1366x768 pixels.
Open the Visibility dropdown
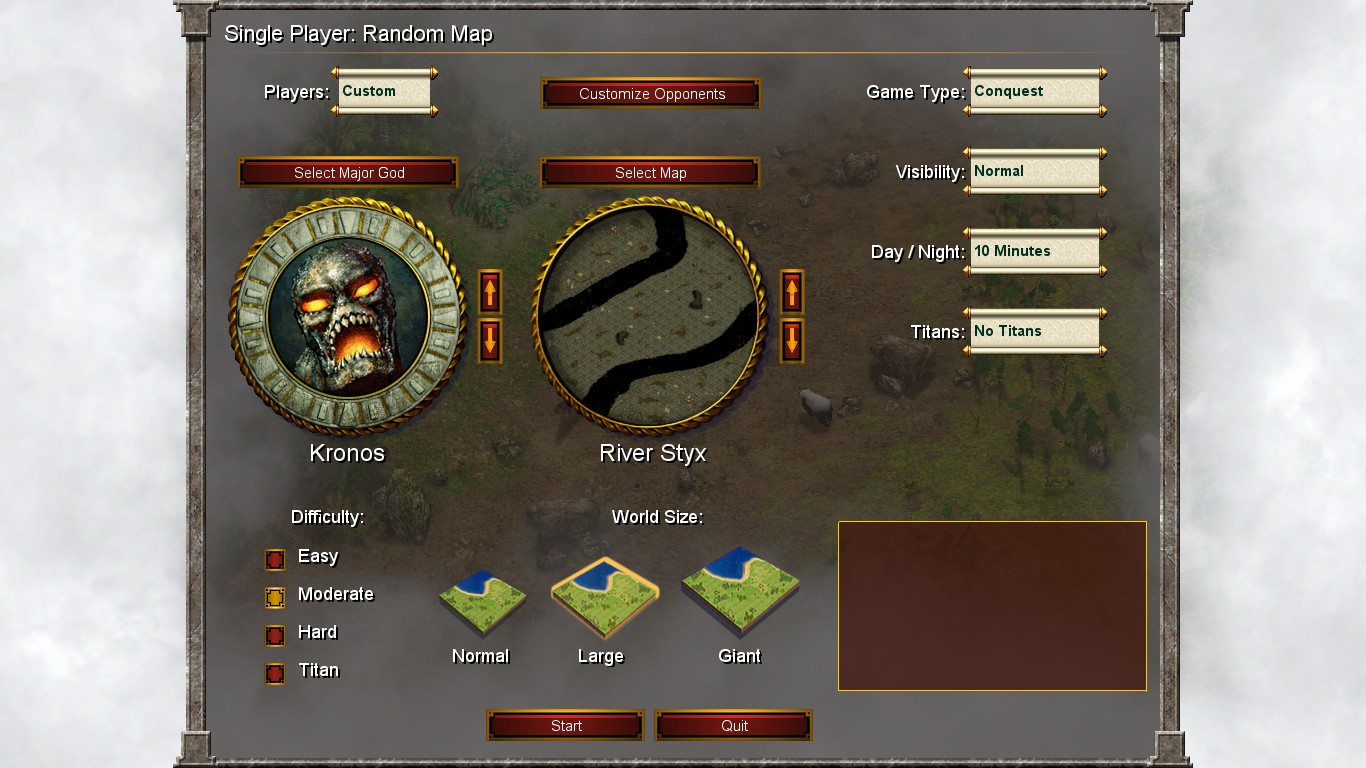(1035, 171)
